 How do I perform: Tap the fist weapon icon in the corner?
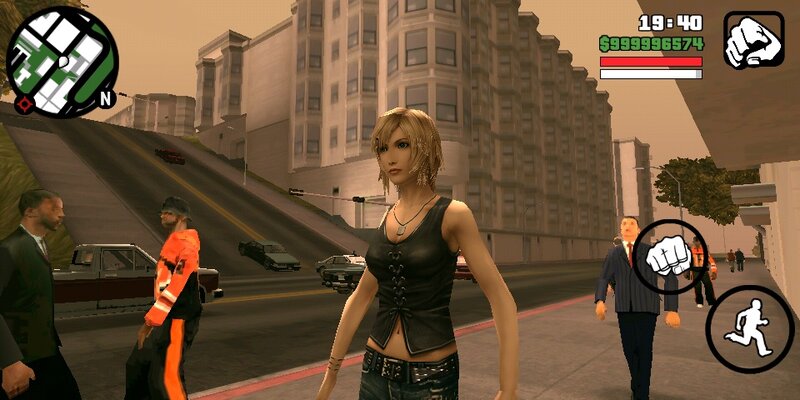753,40
